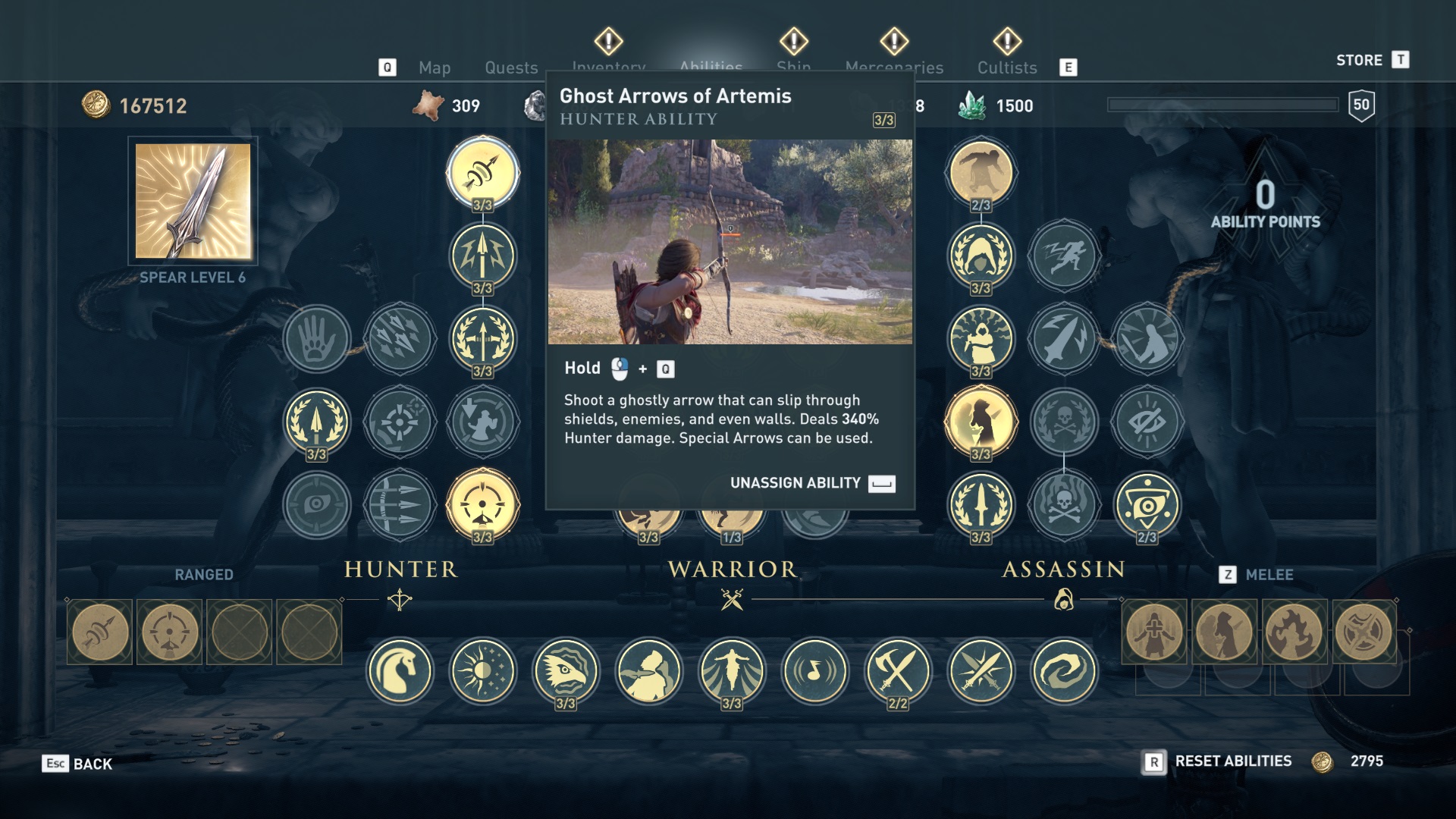This screenshot has width=1456, height=819.
Task: Select the open hand hunter ability
Action: click(x=317, y=338)
